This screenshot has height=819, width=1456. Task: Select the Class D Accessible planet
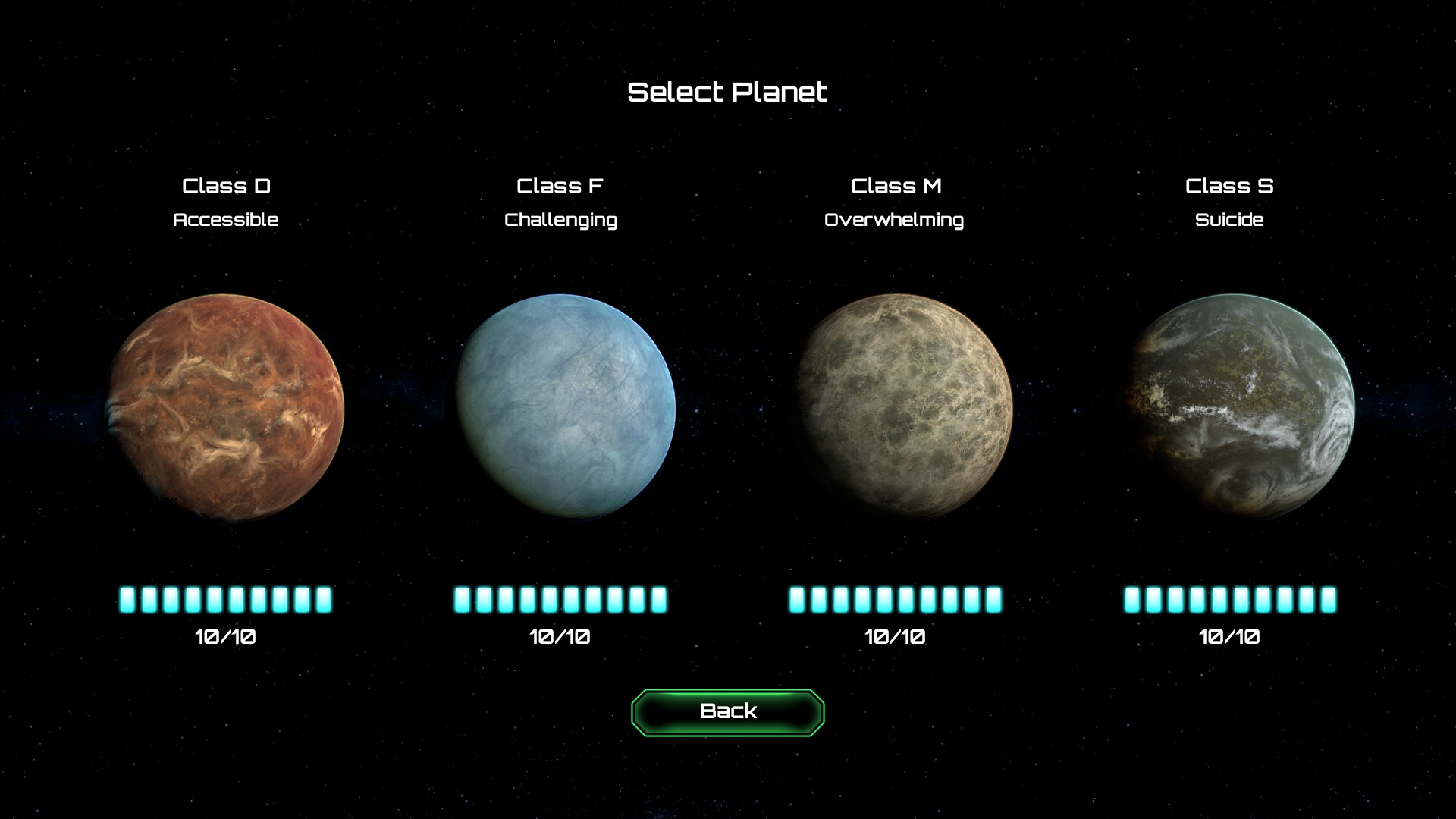tap(225, 407)
